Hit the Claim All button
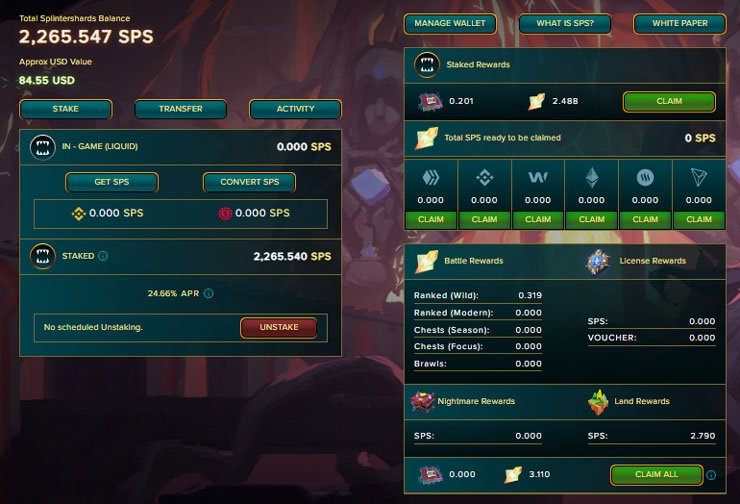This screenshot has height=504, width=740. 655,475
